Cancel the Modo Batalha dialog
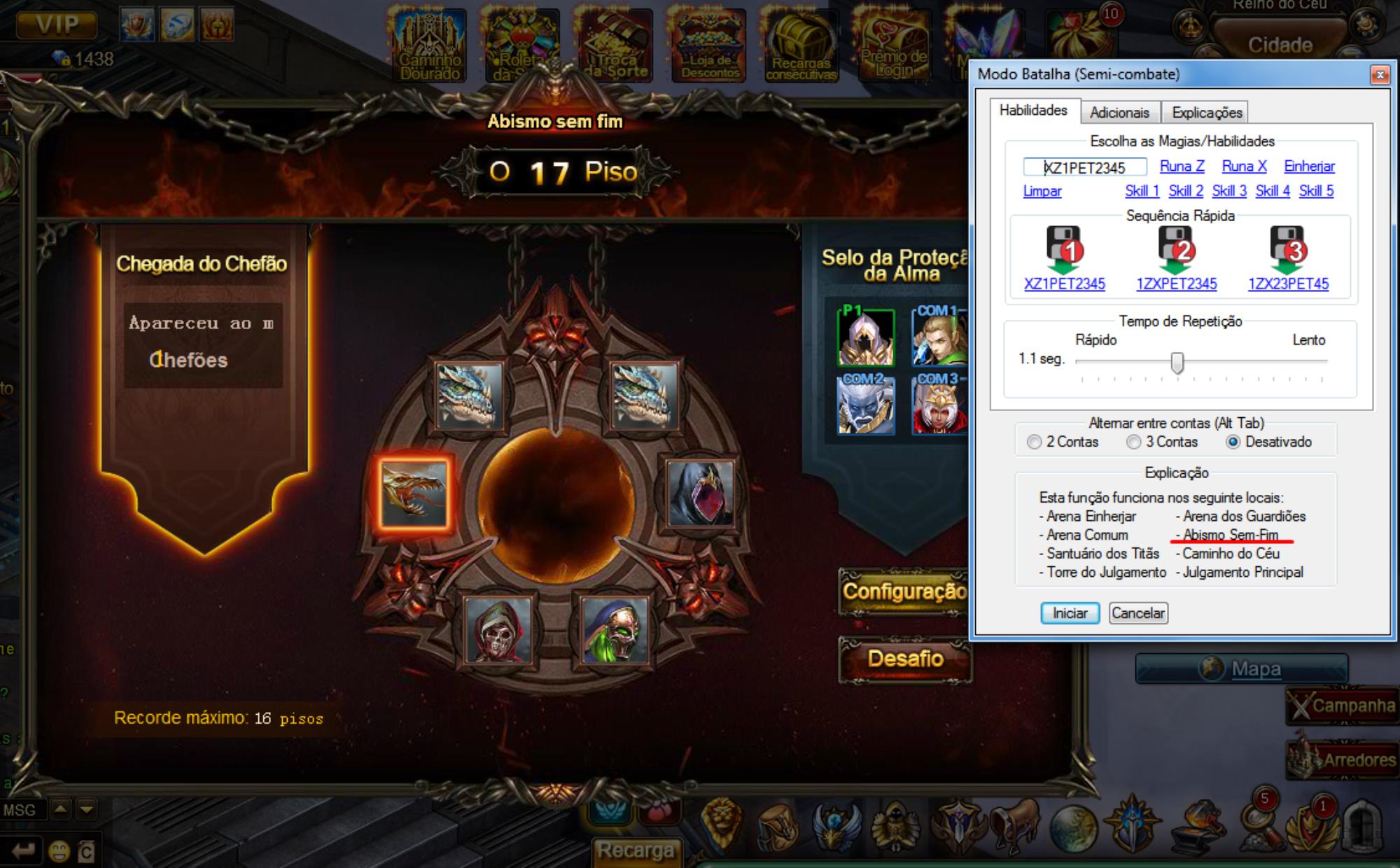 [1138, 613]
